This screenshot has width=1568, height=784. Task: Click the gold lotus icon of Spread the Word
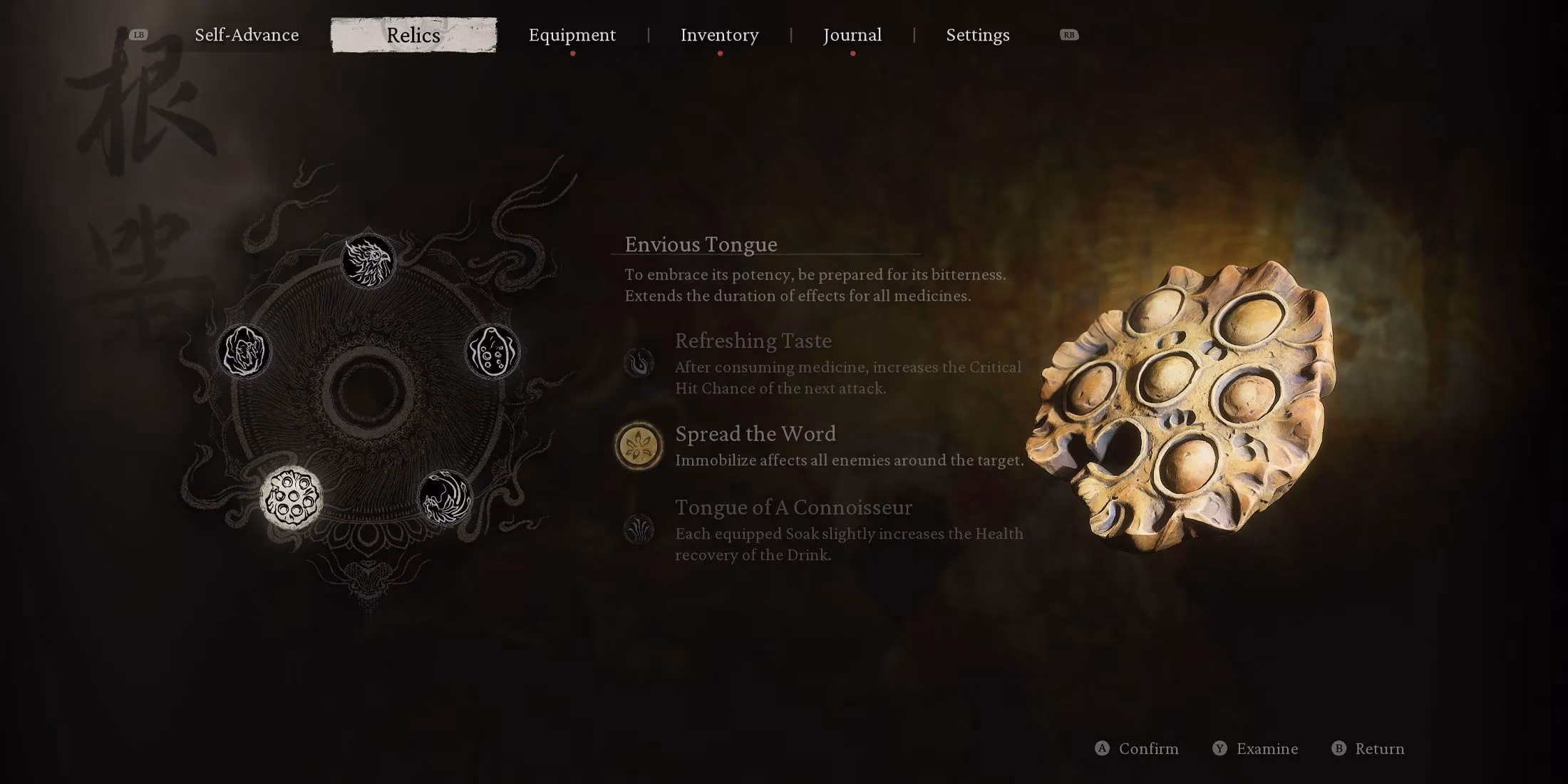640,445
